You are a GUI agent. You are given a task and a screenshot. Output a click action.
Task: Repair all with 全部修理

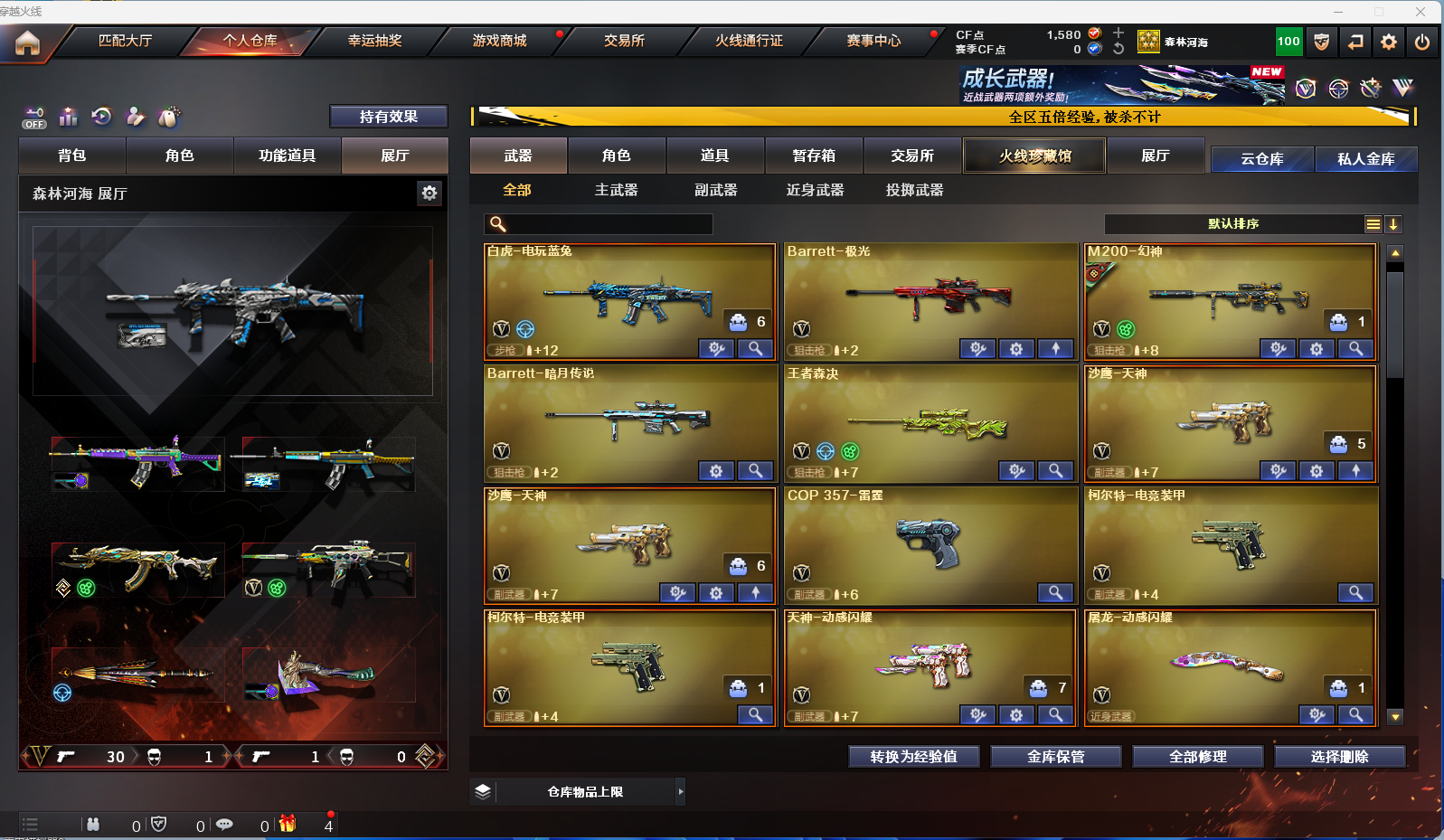pos(1197,757)
